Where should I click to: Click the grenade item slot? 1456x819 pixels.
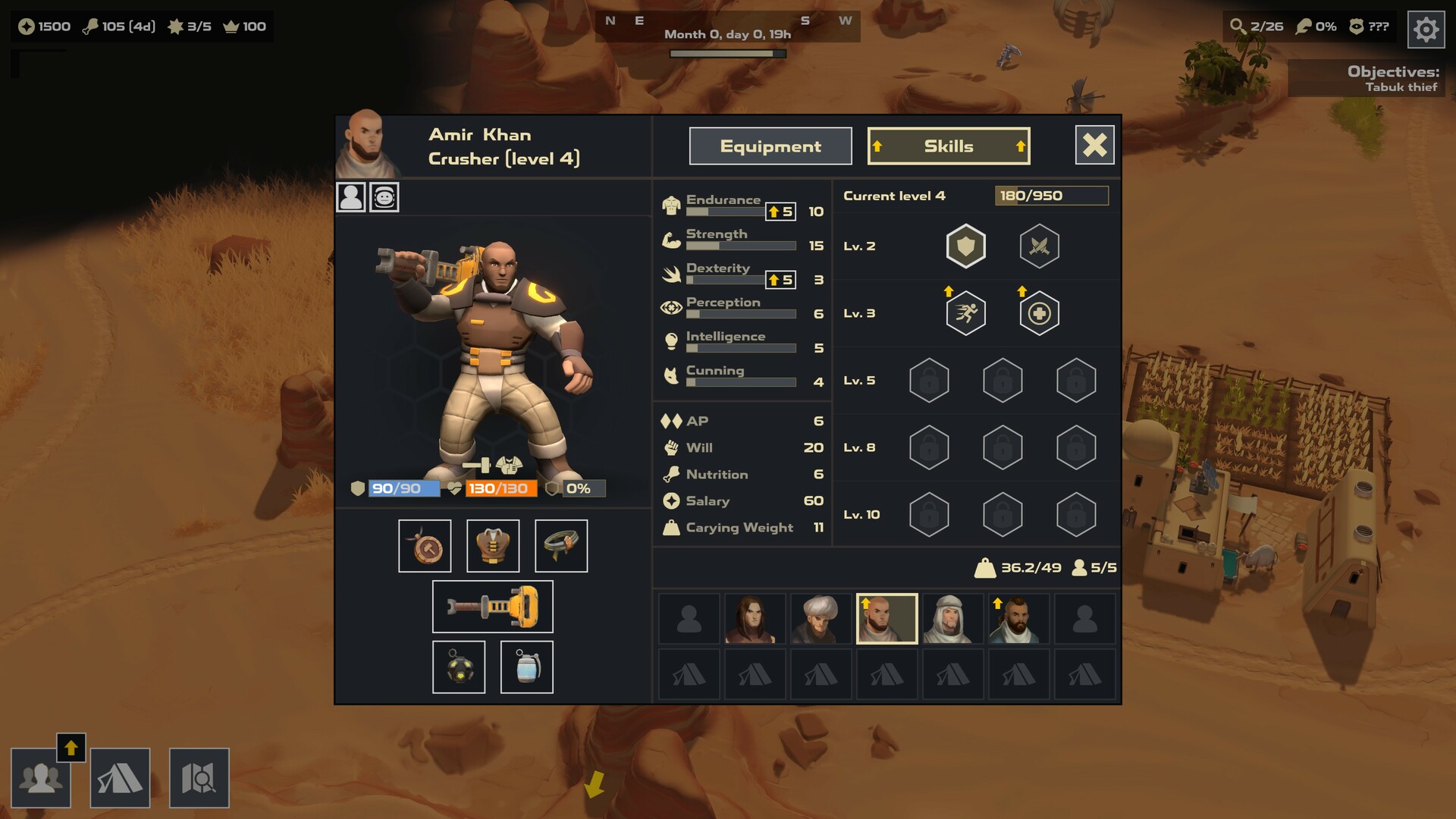point(526,667)
